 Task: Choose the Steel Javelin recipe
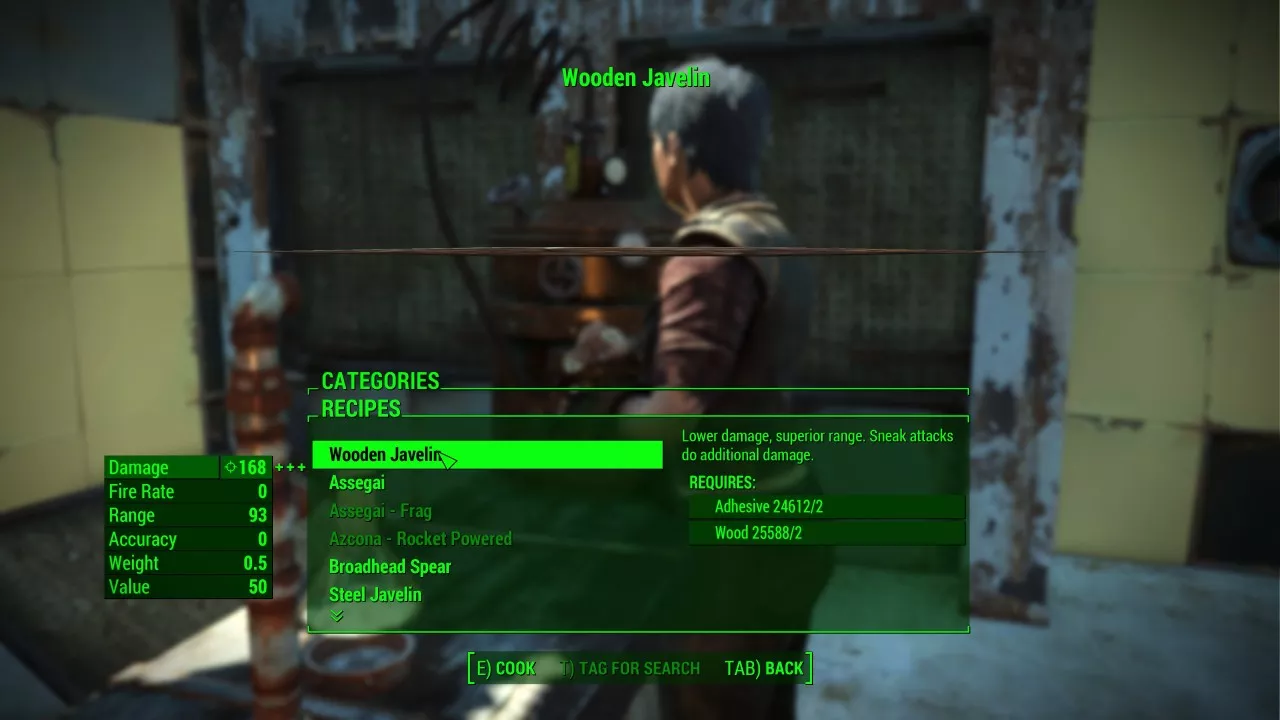(375, 595)
